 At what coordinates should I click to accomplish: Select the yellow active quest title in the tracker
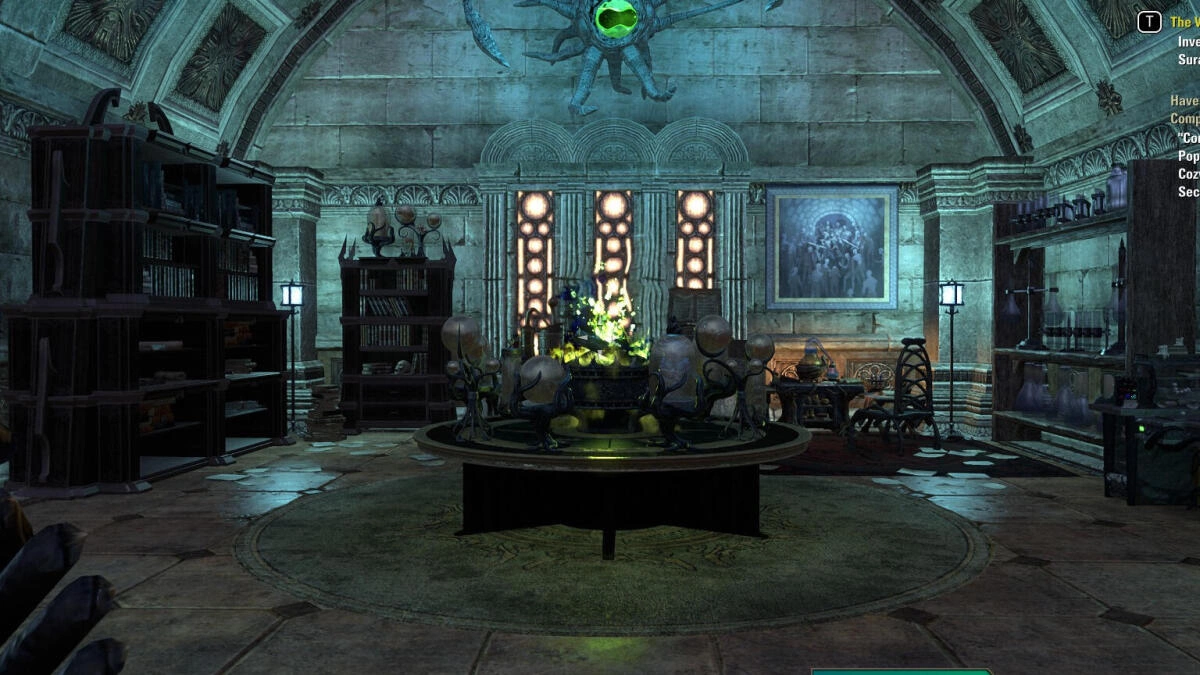(x=1184, y=22)
